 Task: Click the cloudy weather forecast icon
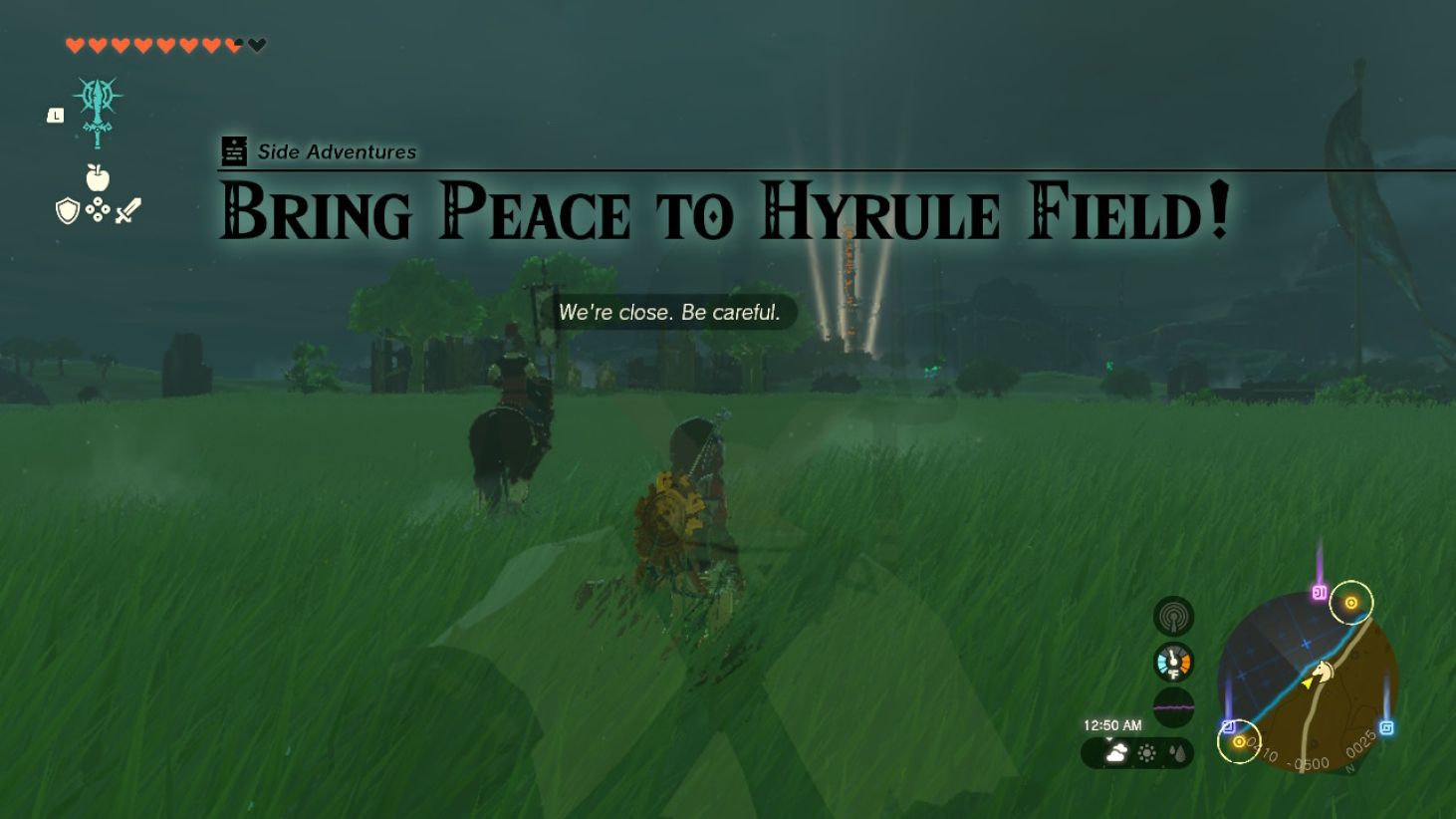pyautogui.click(x=1116, y=753)
